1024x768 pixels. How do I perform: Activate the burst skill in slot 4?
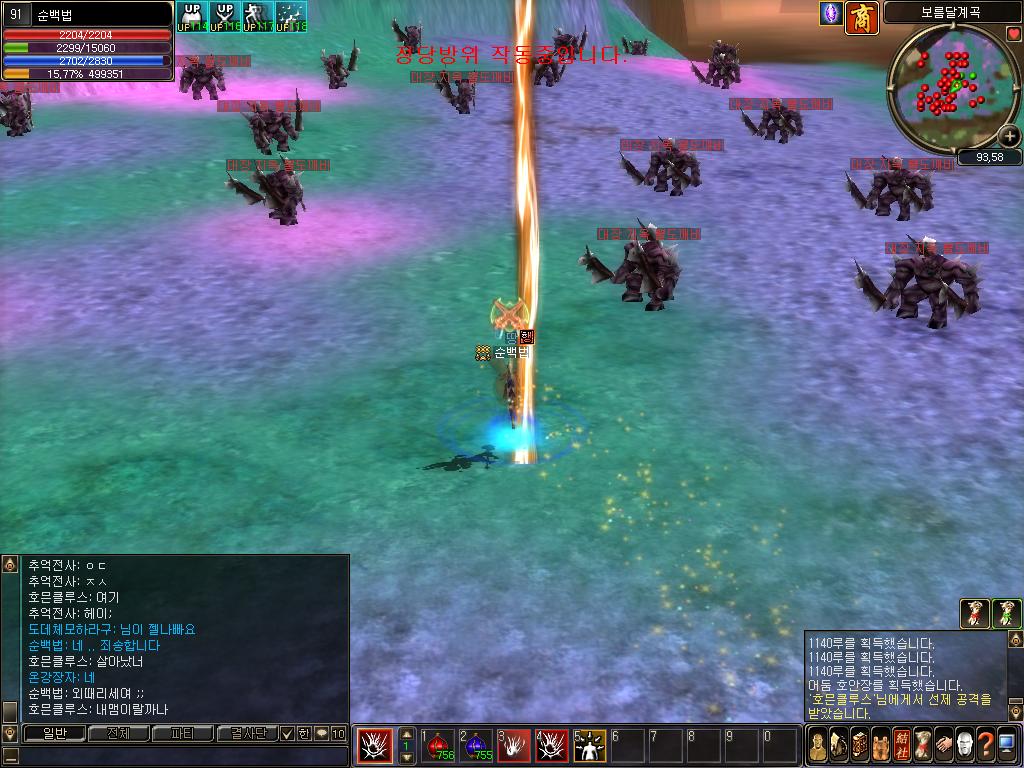pyautogui.click(x=552, y=745)
